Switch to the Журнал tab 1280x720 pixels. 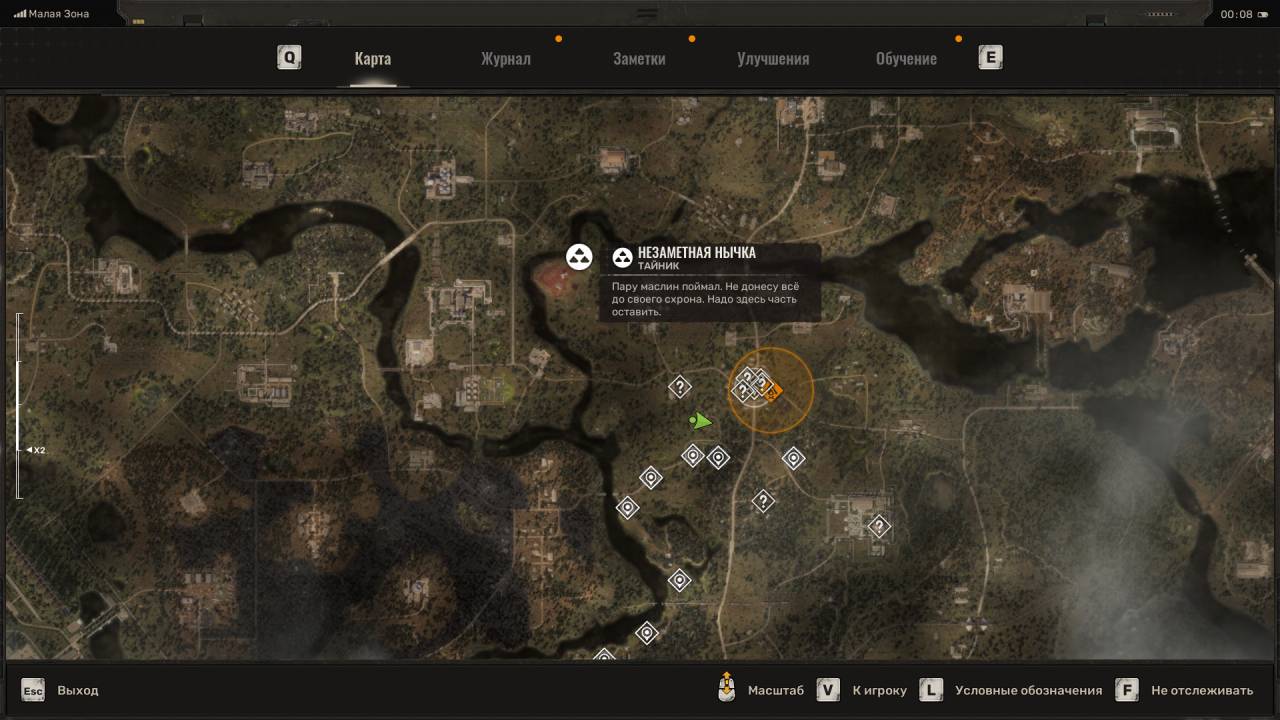[505, 59]
